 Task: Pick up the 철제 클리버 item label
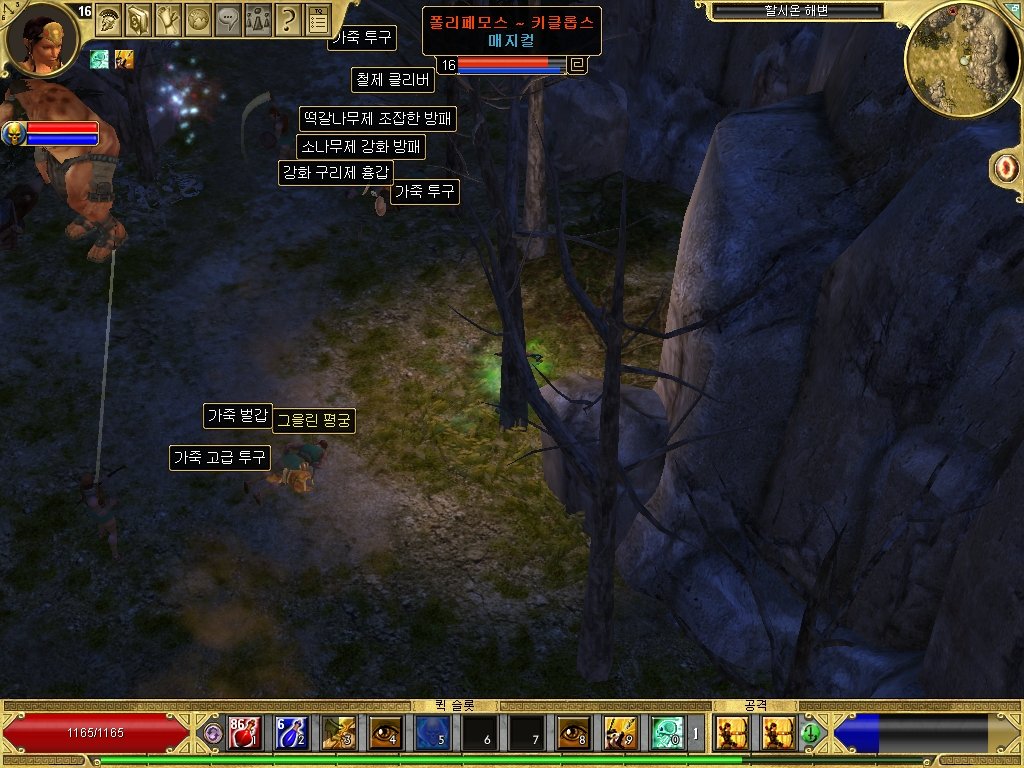pyautogui.click(x=391, y=79)
